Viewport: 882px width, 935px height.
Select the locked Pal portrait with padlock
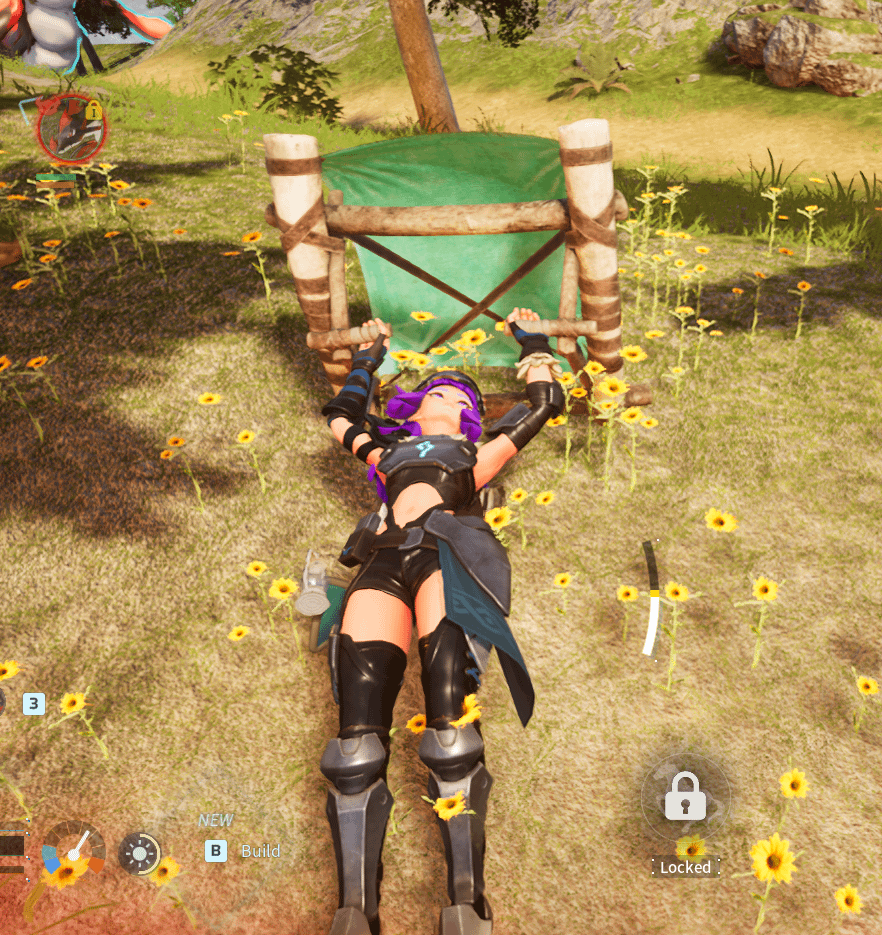click(71, 128)
